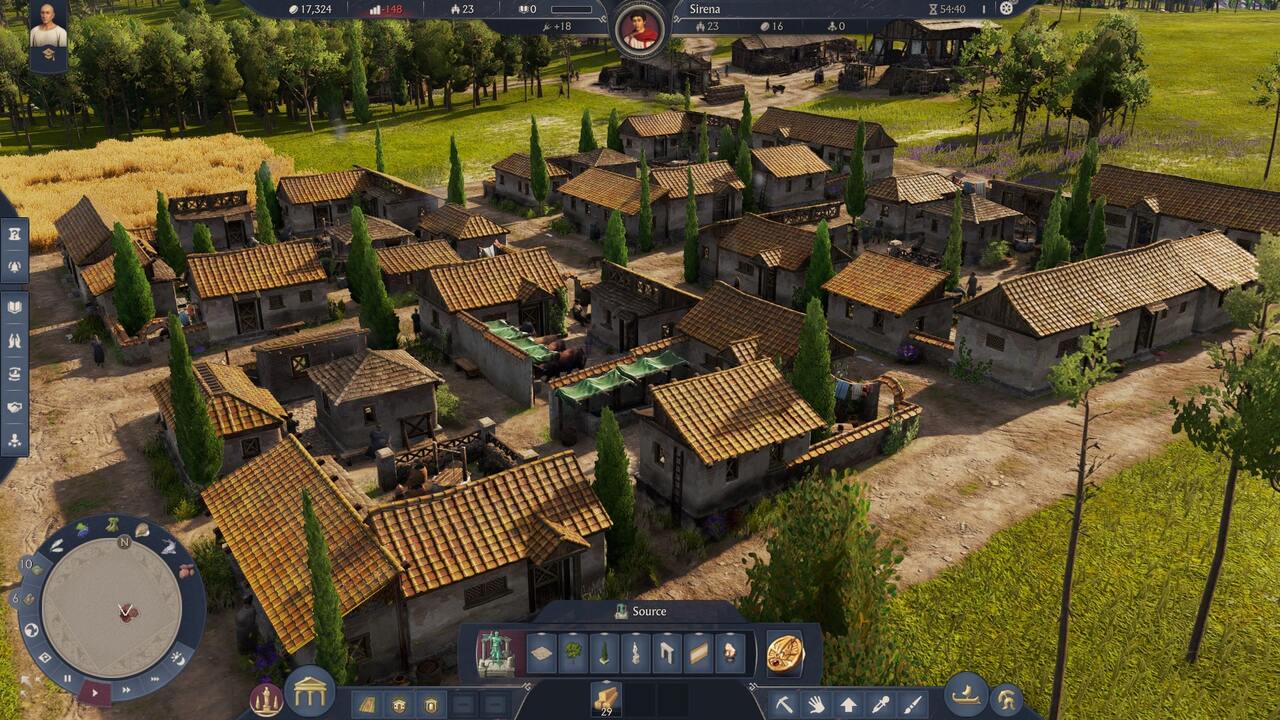Click the circular minimap
1280x720 pixels.
[112, 606]
